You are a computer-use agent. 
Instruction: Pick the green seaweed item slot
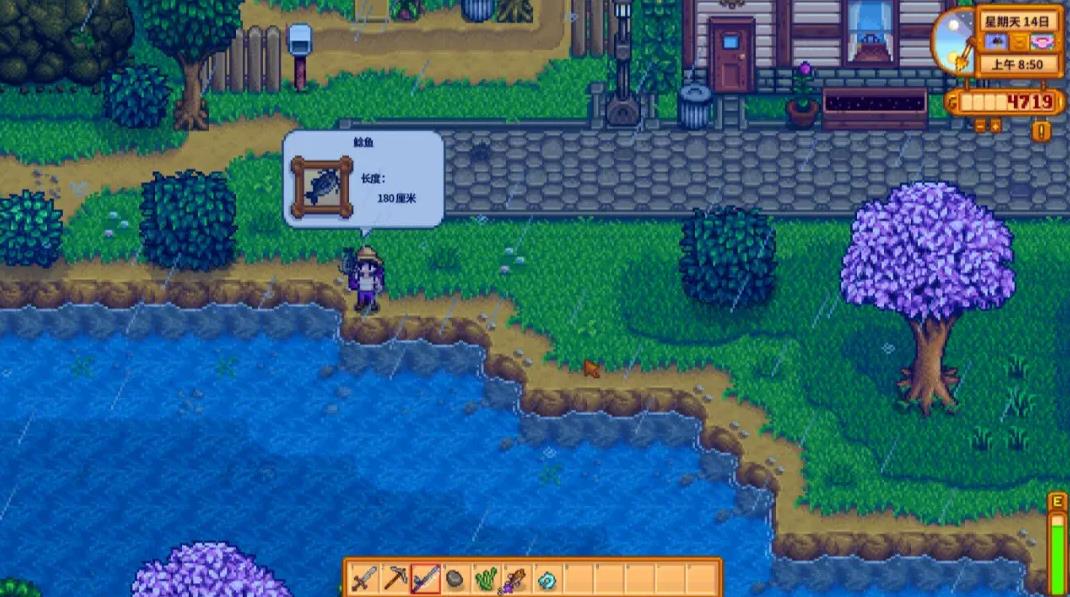click(486, 578)
